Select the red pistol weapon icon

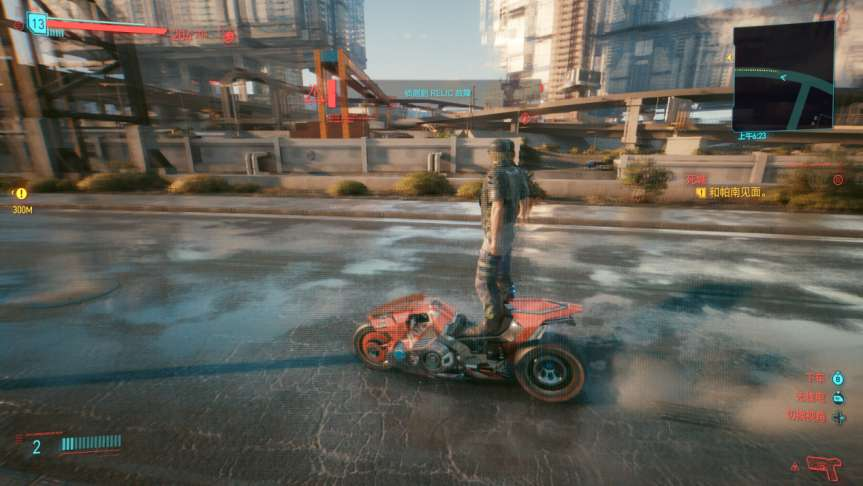[x=823, y=466]
